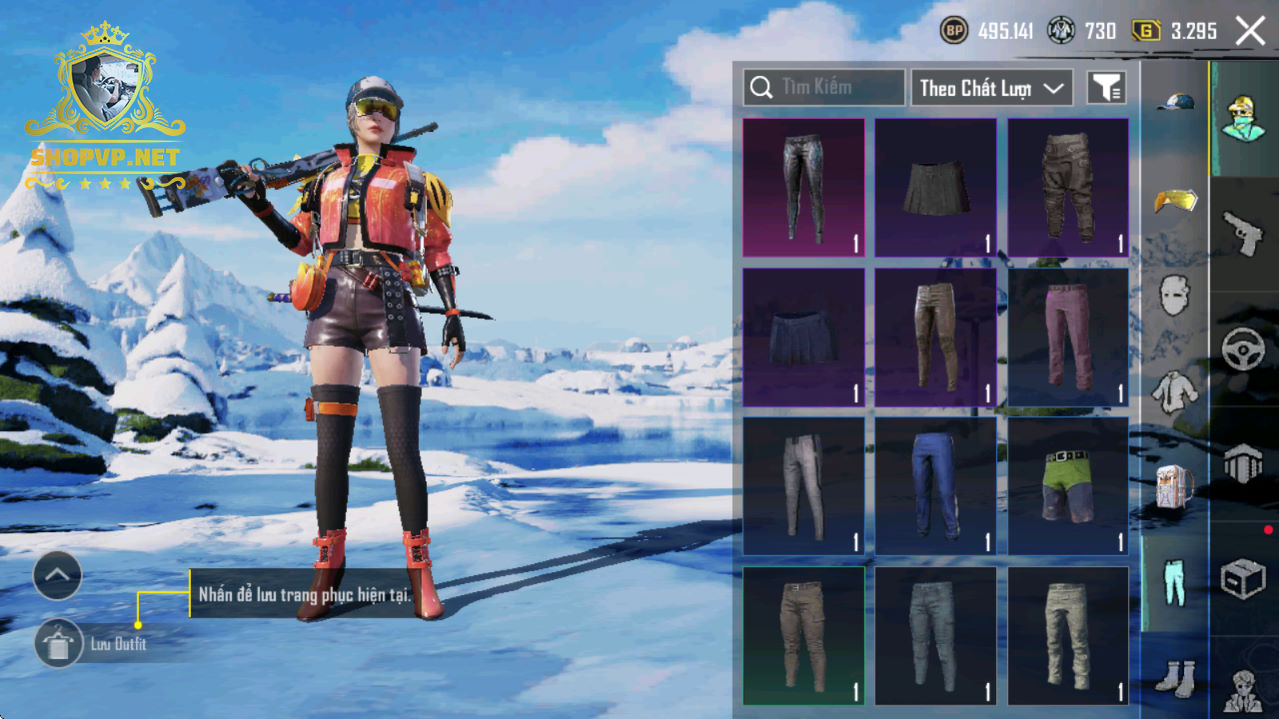Save the current look with Lưu Outfit
Image resolution: width=1279 pixels, height=719 pixels.
click(59, 643)
